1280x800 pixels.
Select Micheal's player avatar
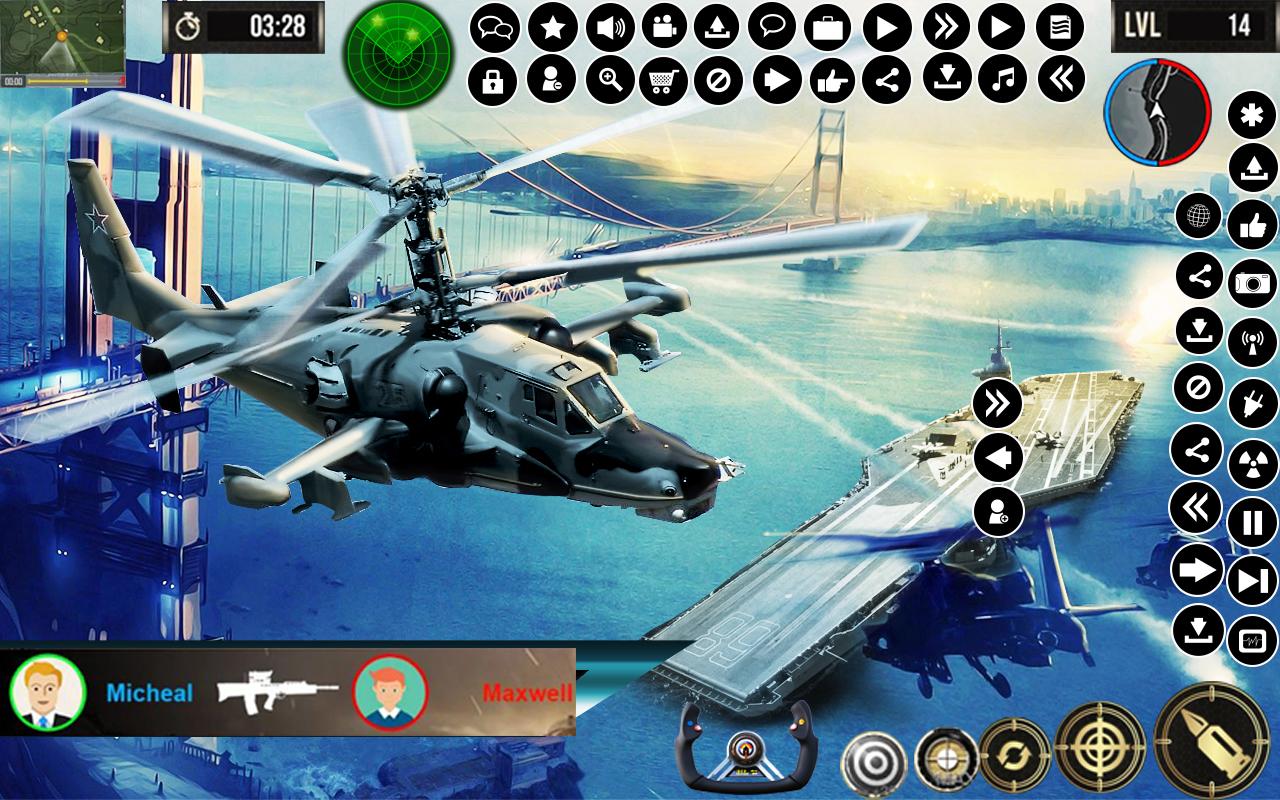[48, 695]
